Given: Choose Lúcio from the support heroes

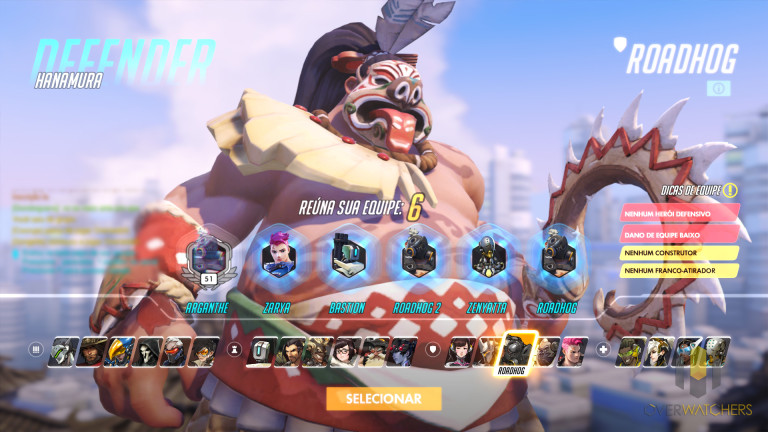Looking at the screenshot, I should pos(632,351).
